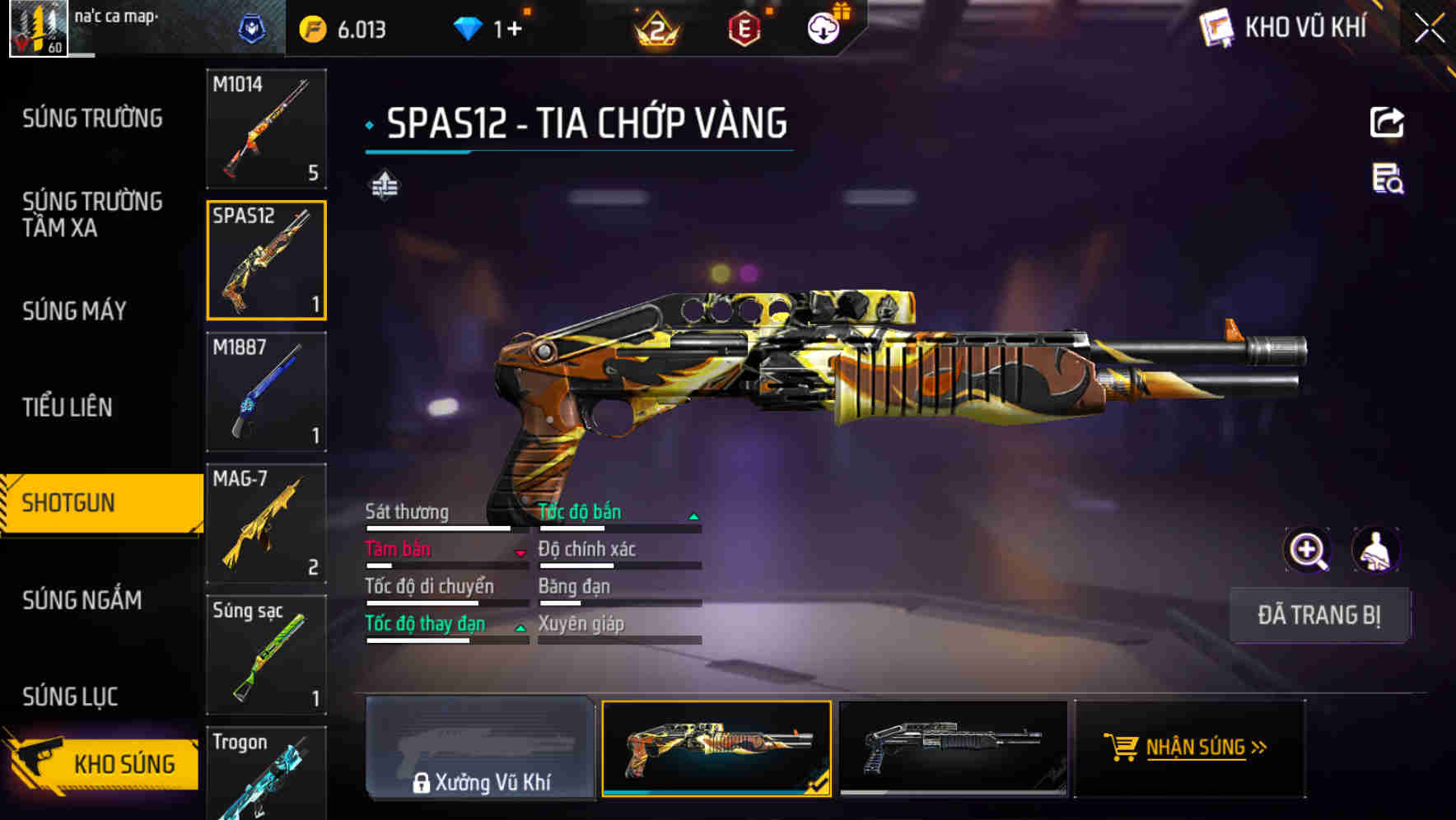Select the SÚNG LỤC category
Viewport: 1456px width, 820px height.
(70, 696)
